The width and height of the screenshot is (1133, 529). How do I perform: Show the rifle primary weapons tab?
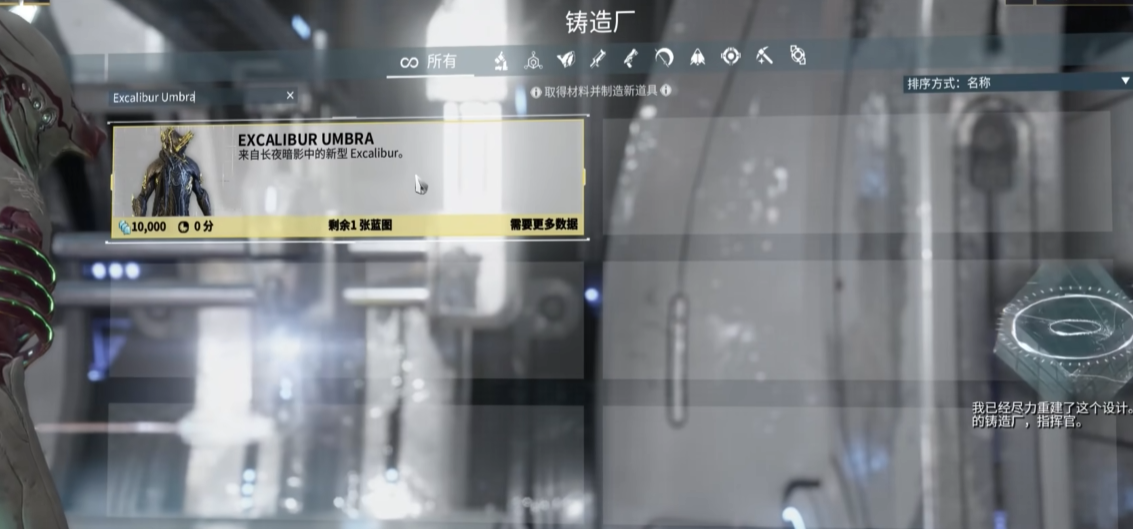(x=599, y=59)
